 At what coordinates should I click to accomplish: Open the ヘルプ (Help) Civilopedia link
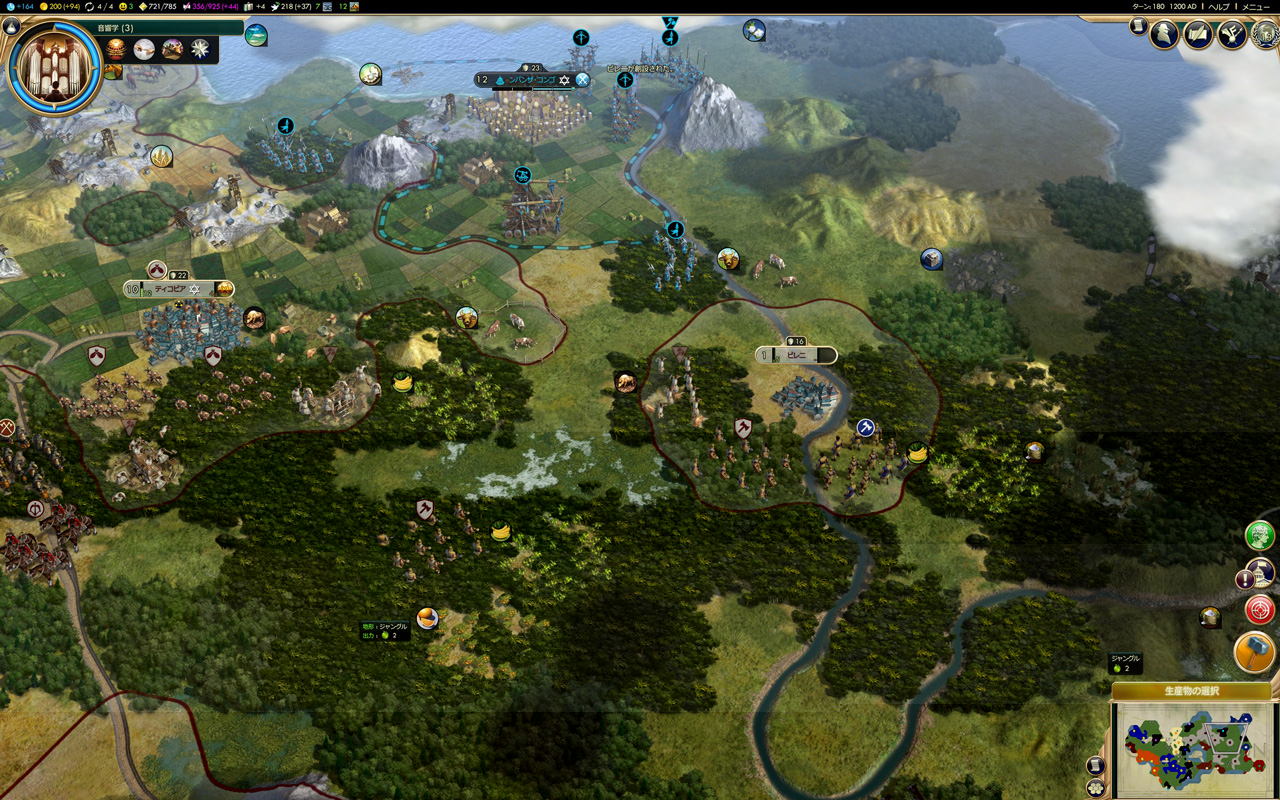coord(1219,6)
